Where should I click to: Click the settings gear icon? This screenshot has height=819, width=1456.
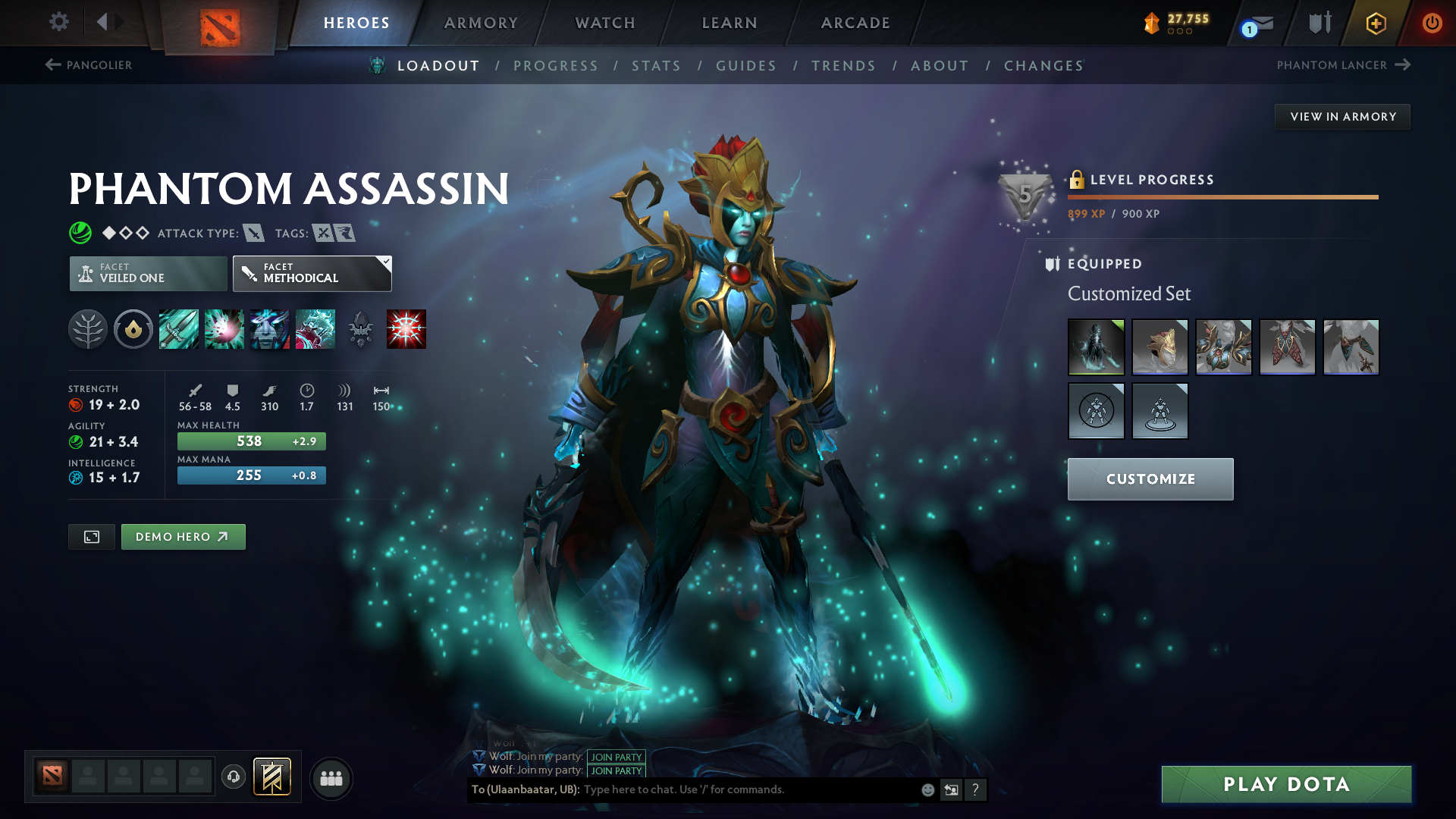coord(58,22)
